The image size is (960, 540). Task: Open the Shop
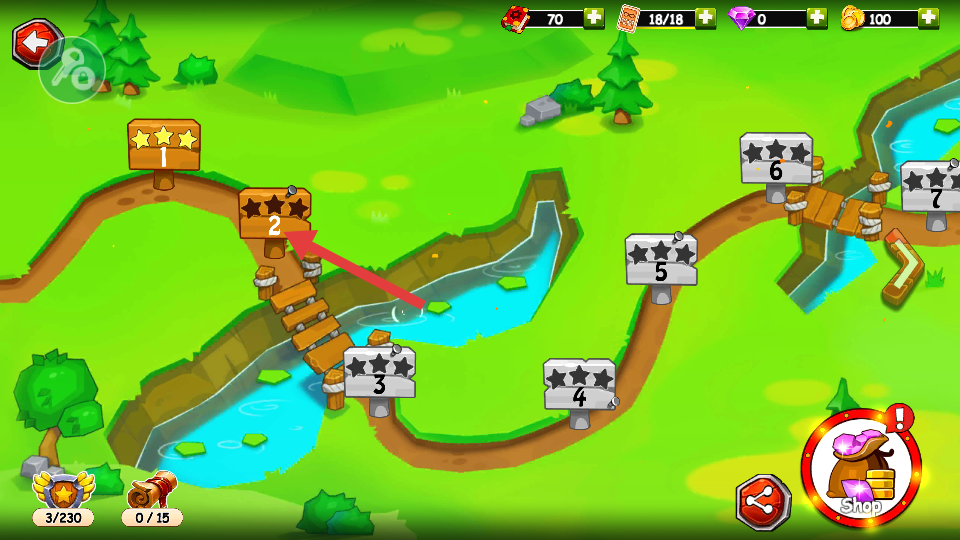point(860,468)
